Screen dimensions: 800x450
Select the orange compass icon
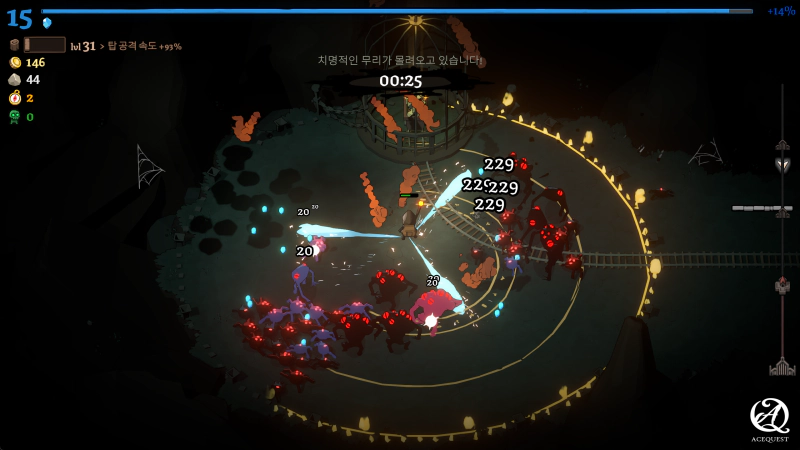[x=14, y=98]
